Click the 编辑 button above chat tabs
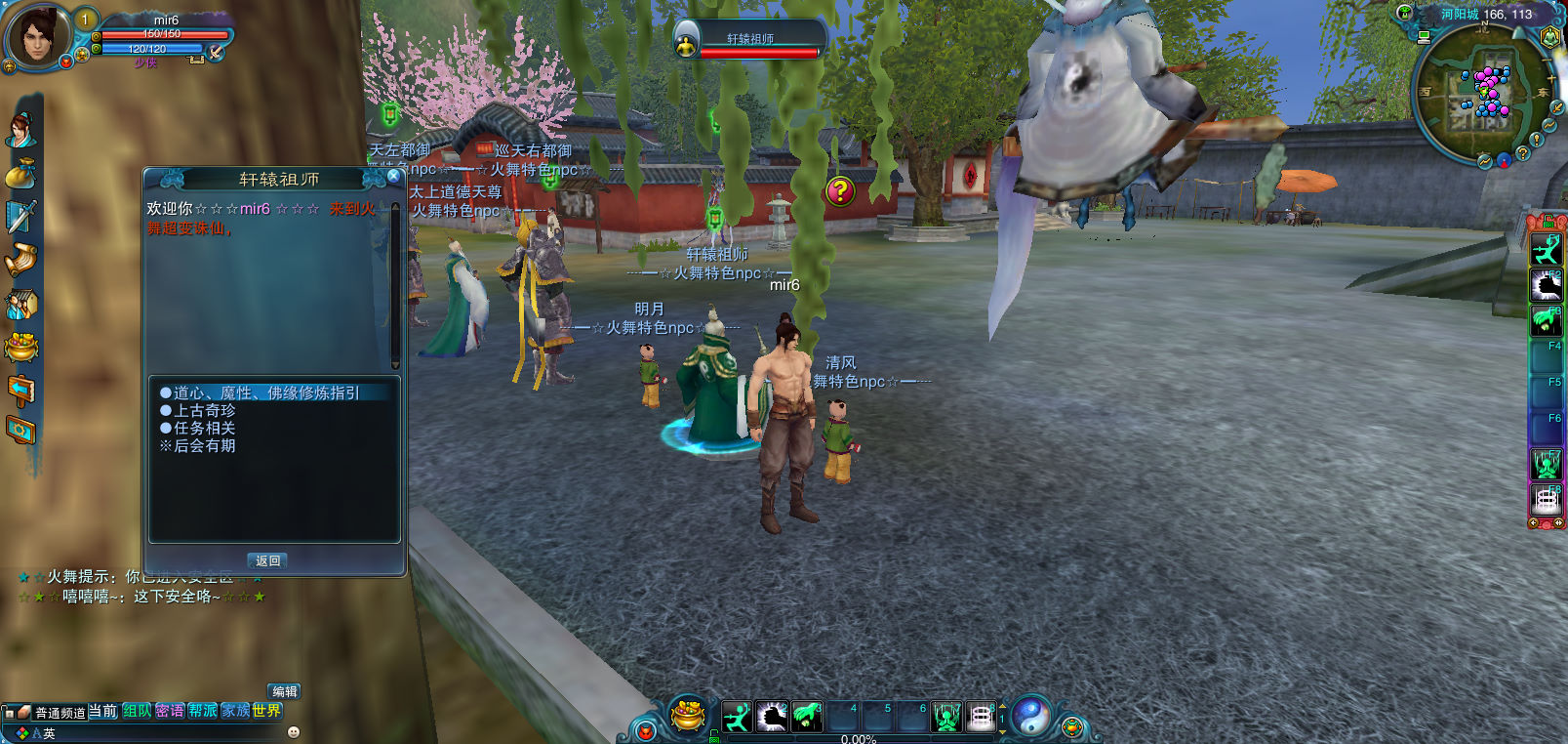Image resolution: width=1568 pixels, height=744 pixels. pyautogui.click(x=284, y=691)
